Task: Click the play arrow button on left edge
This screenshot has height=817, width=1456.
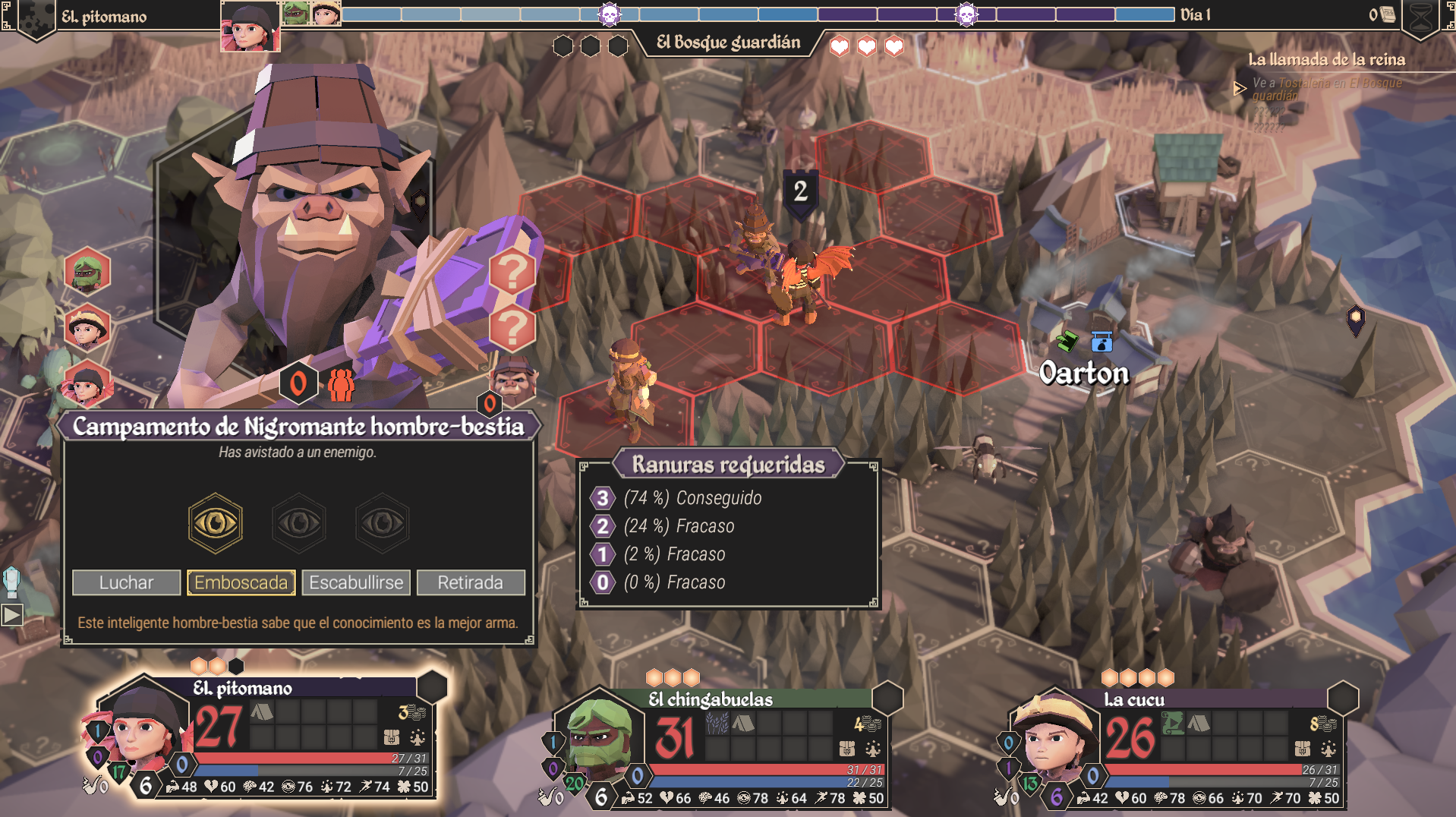Action: pos(12,614)
